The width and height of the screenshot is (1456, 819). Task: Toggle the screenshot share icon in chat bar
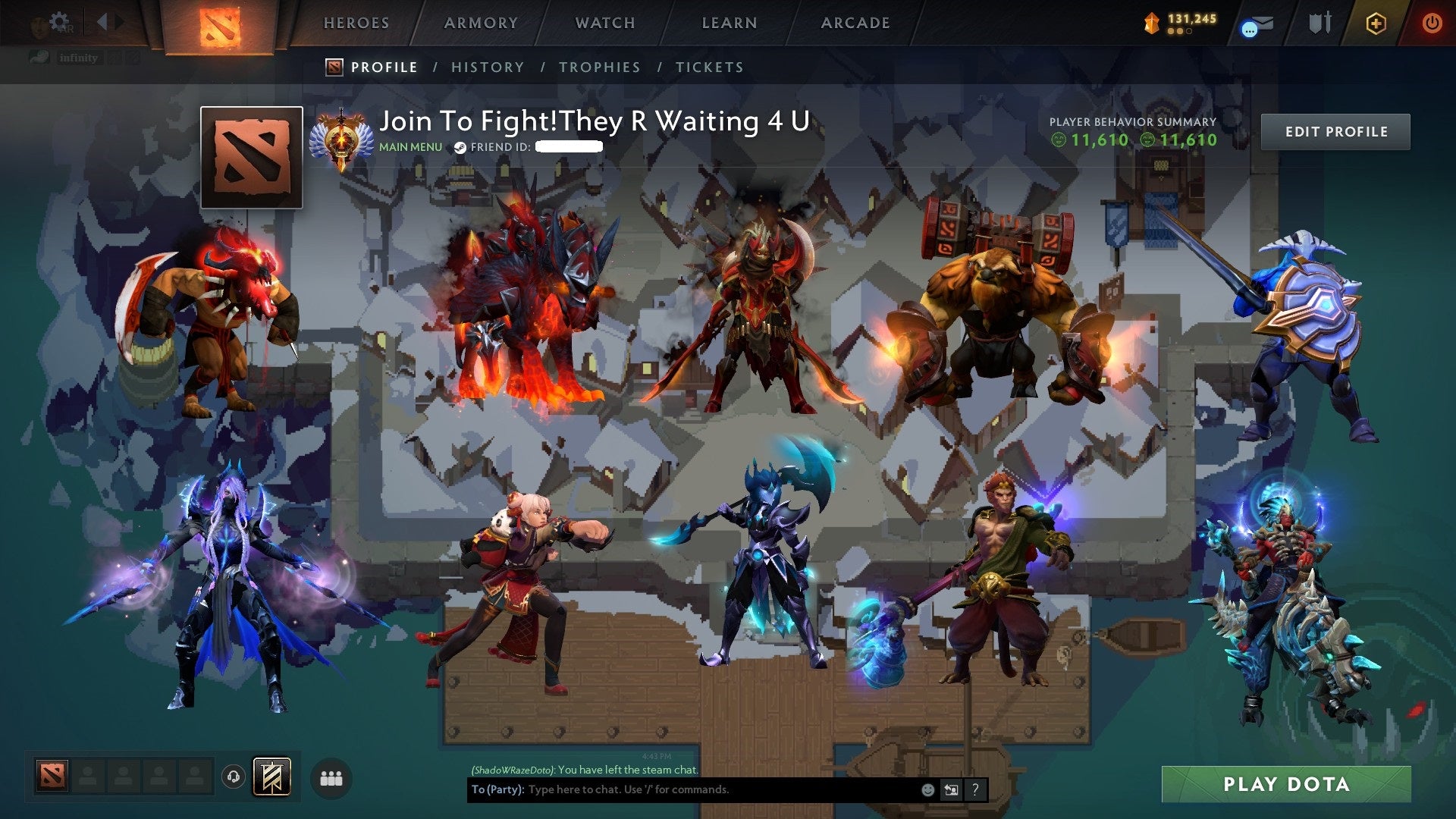click(x=951, y=790)
